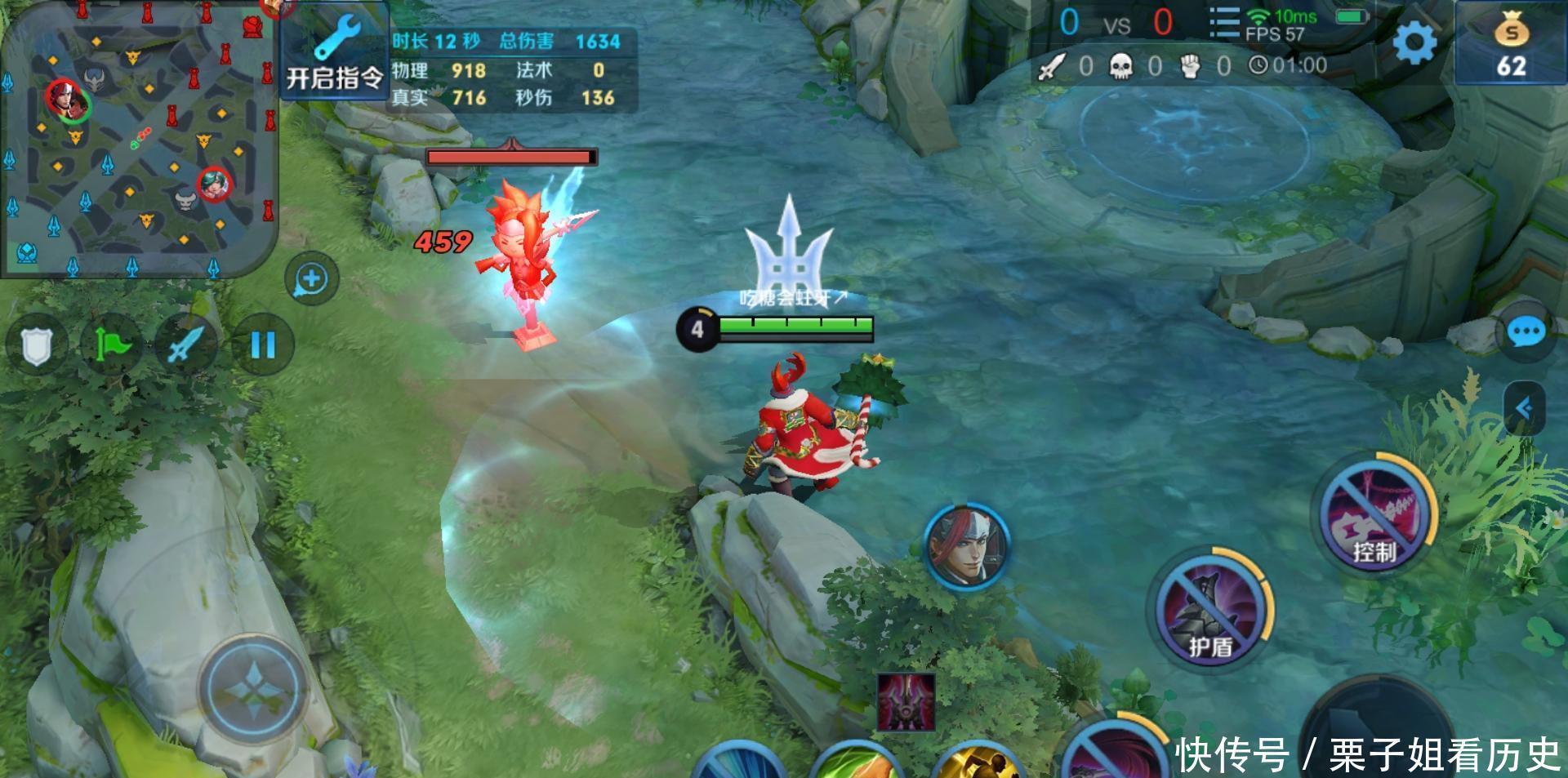1568x778 pixels.
Task: Select the red-haired hero portrait target
Action: pyautogui.click(x=968, y=544)
